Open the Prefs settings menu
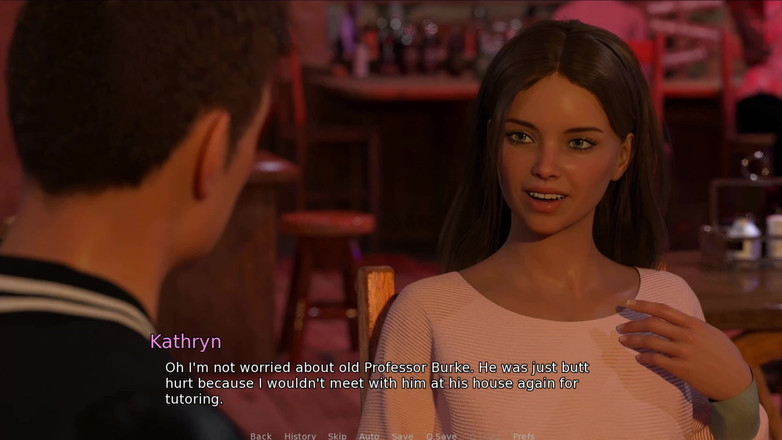The image size is (782, 440). coord(523,436)
